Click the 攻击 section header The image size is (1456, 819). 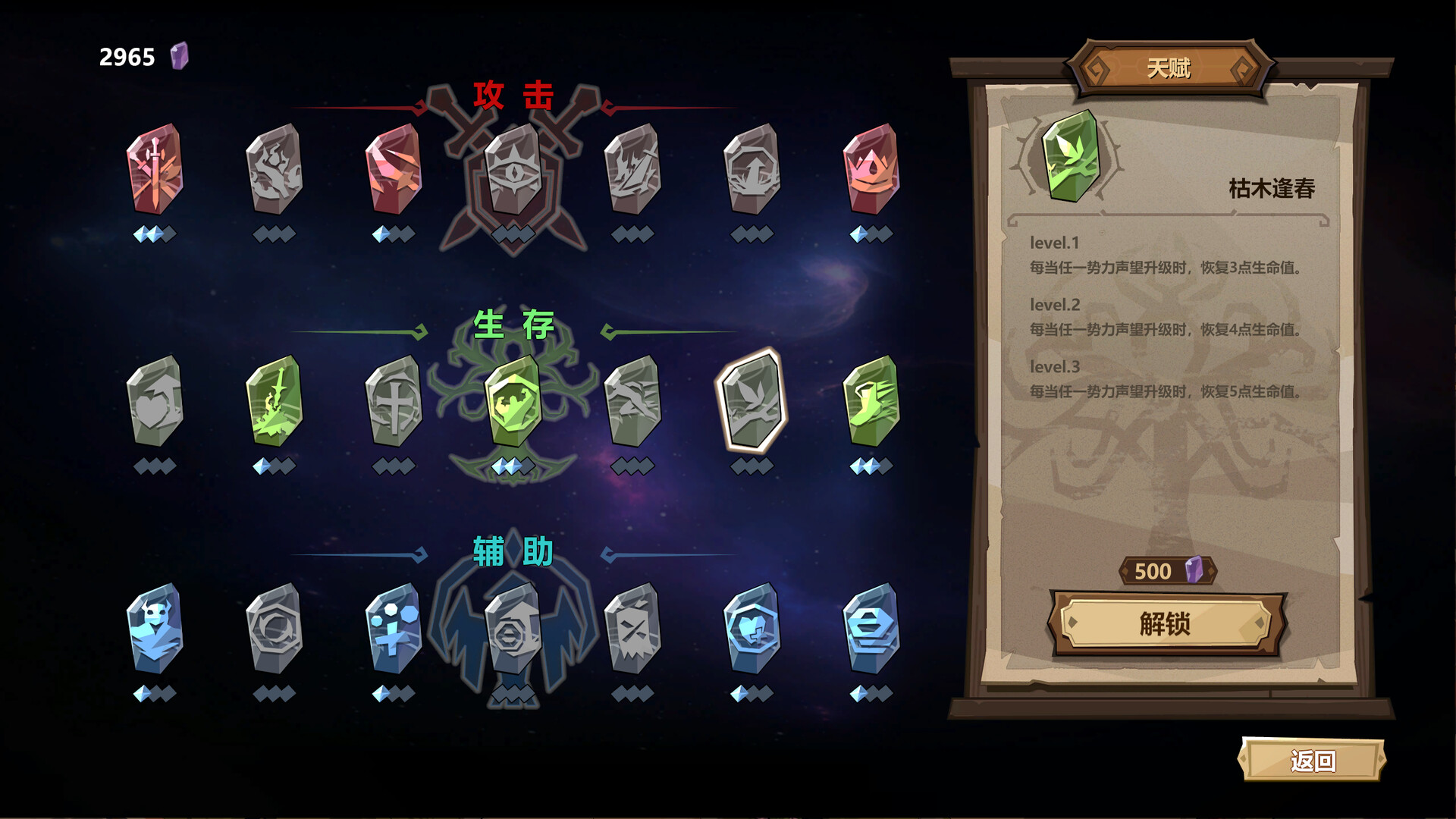(513, 96)
